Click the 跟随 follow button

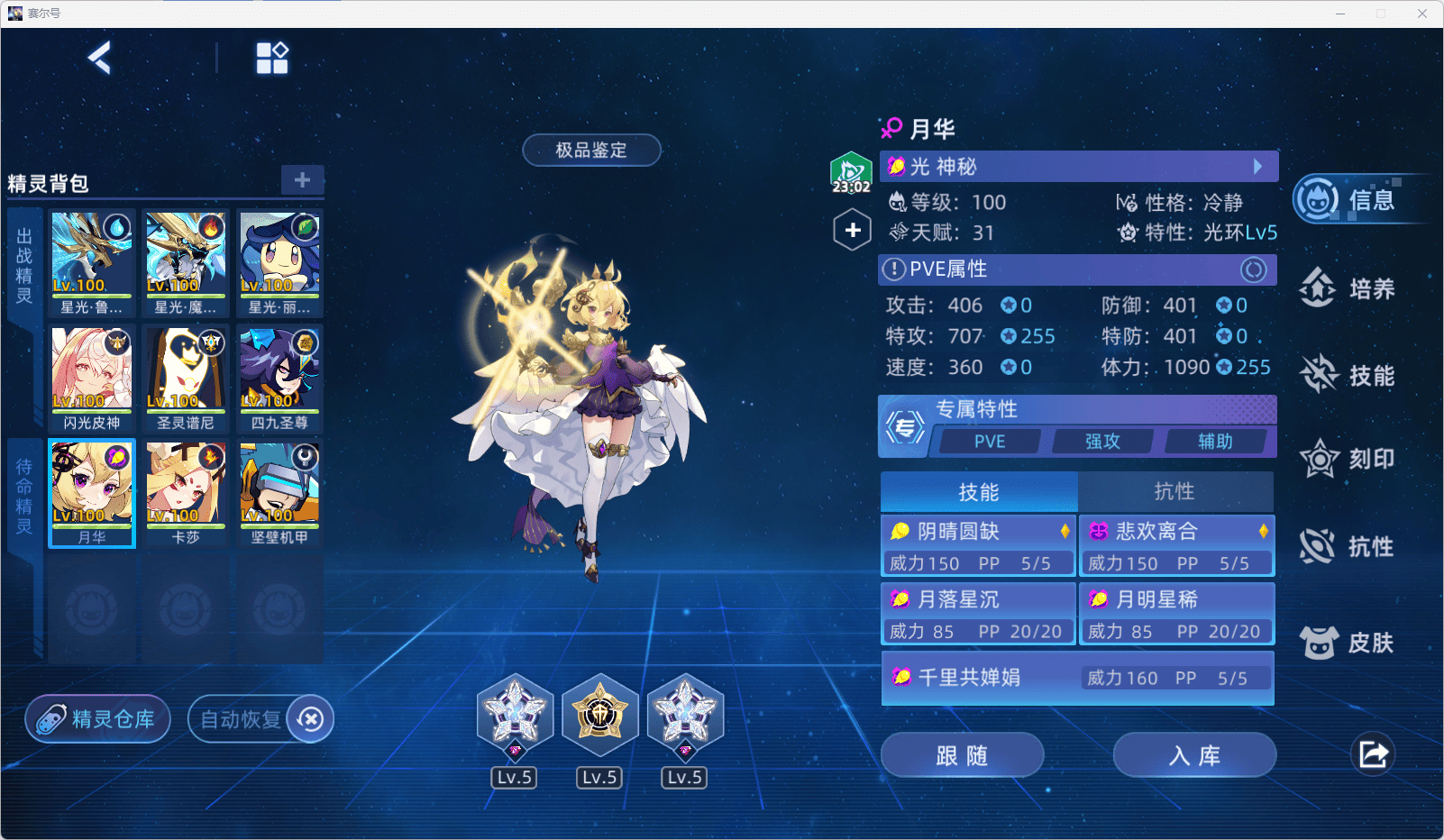click(x=962, y=755)
